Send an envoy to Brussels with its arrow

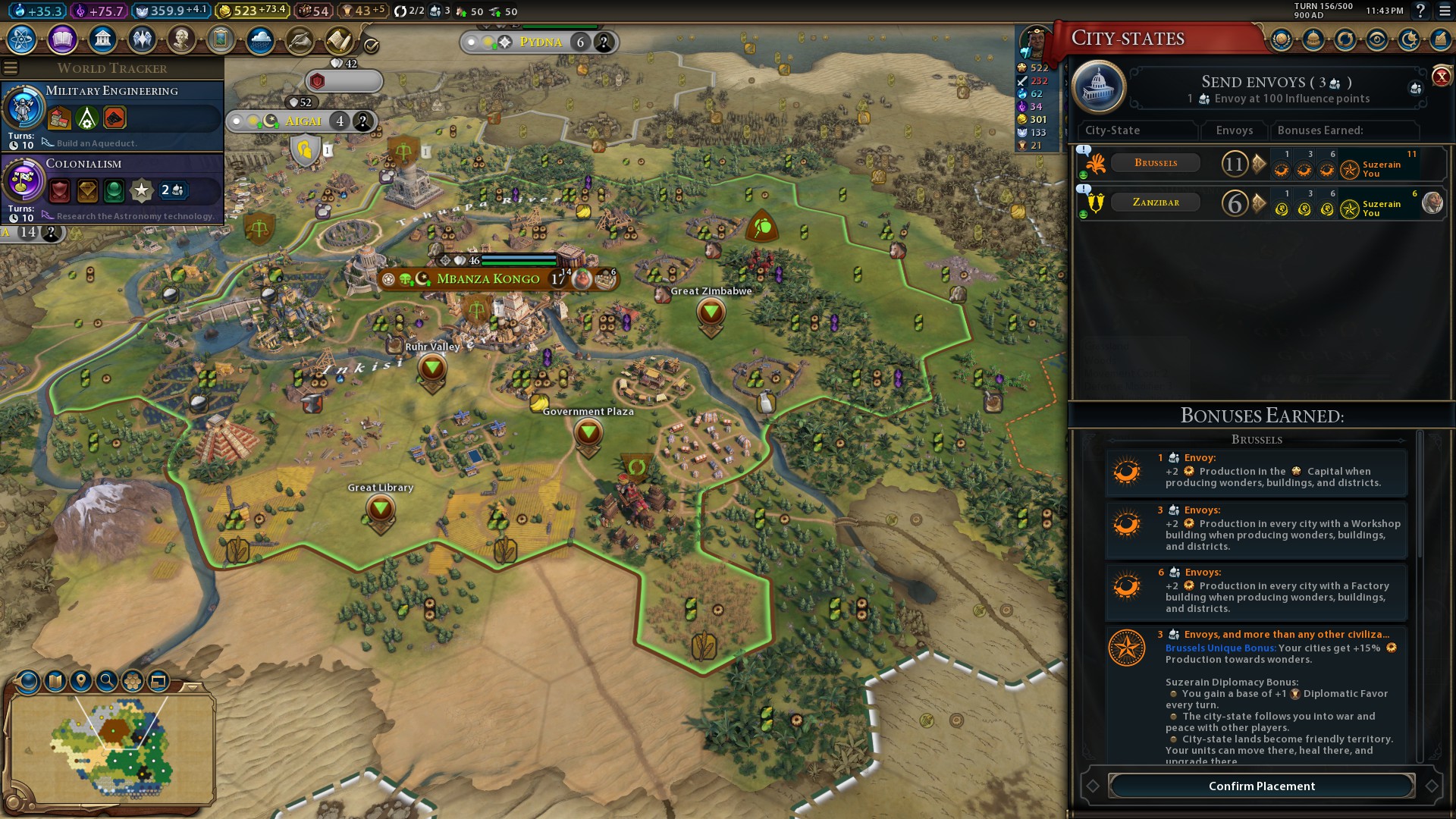(1259, 164)
